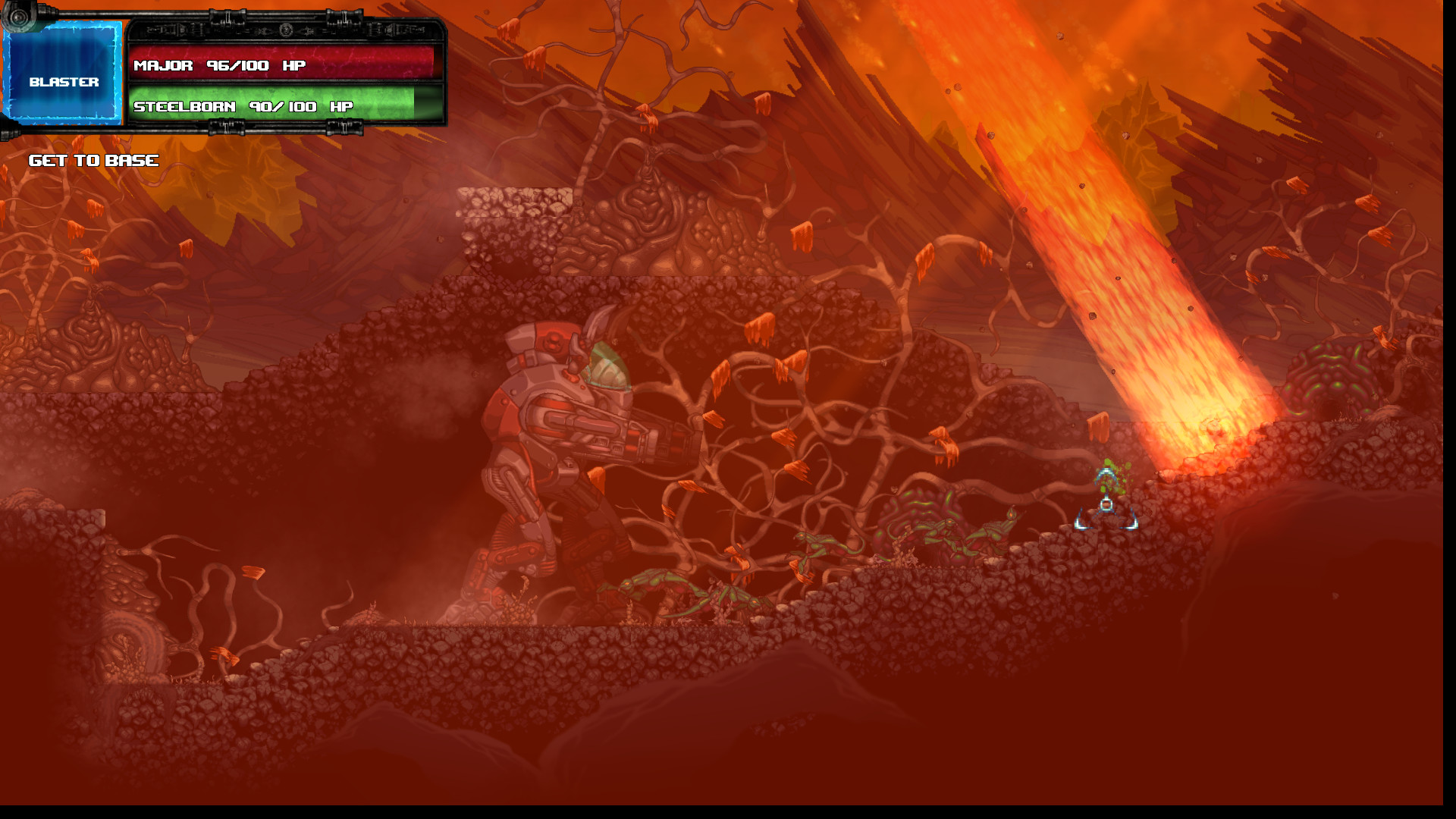Viewport: 1456px width, 819px height.
Task: Click the pipe coupling below the Steelborn bar
Action: point(225,127)
